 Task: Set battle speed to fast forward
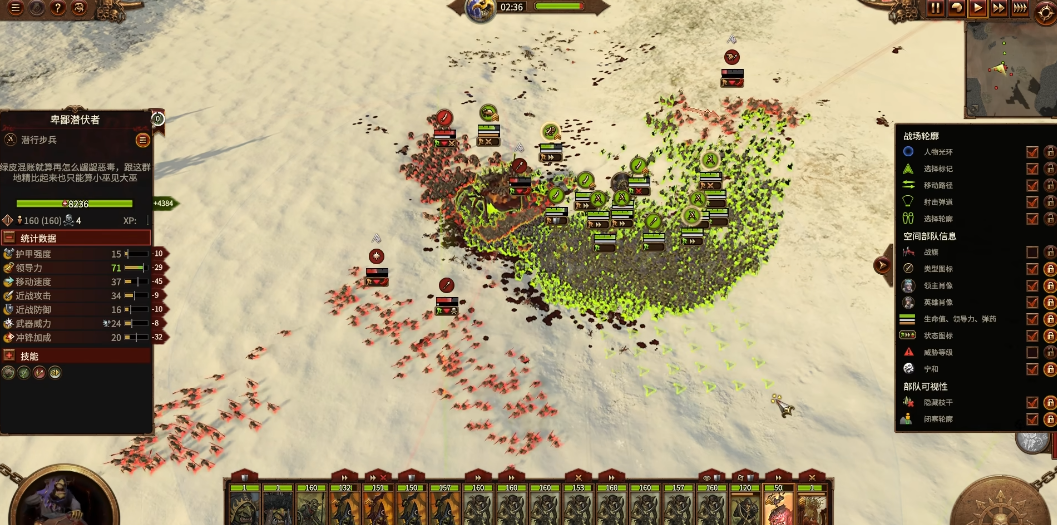(x=999, y=8)
